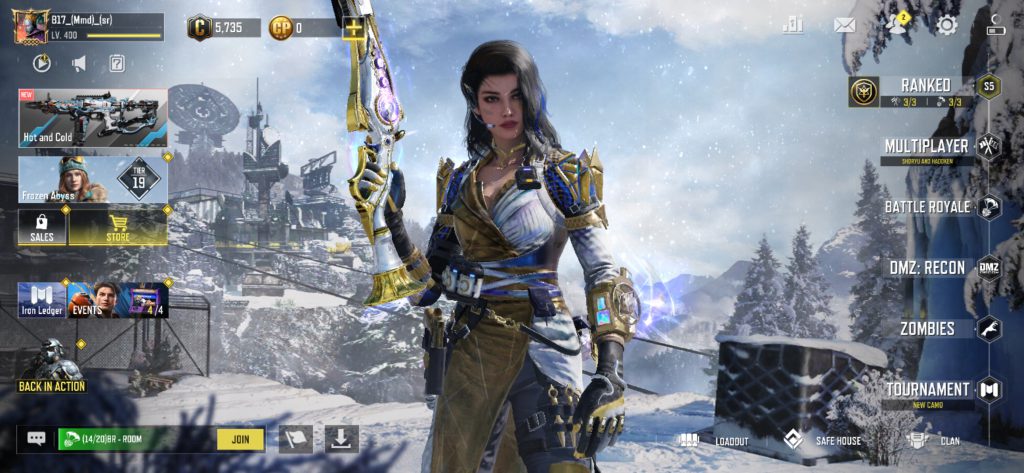The height and width of the screenshot is (473, 1024).
Task: Add CP with the plus button
Action: [353, 28]
